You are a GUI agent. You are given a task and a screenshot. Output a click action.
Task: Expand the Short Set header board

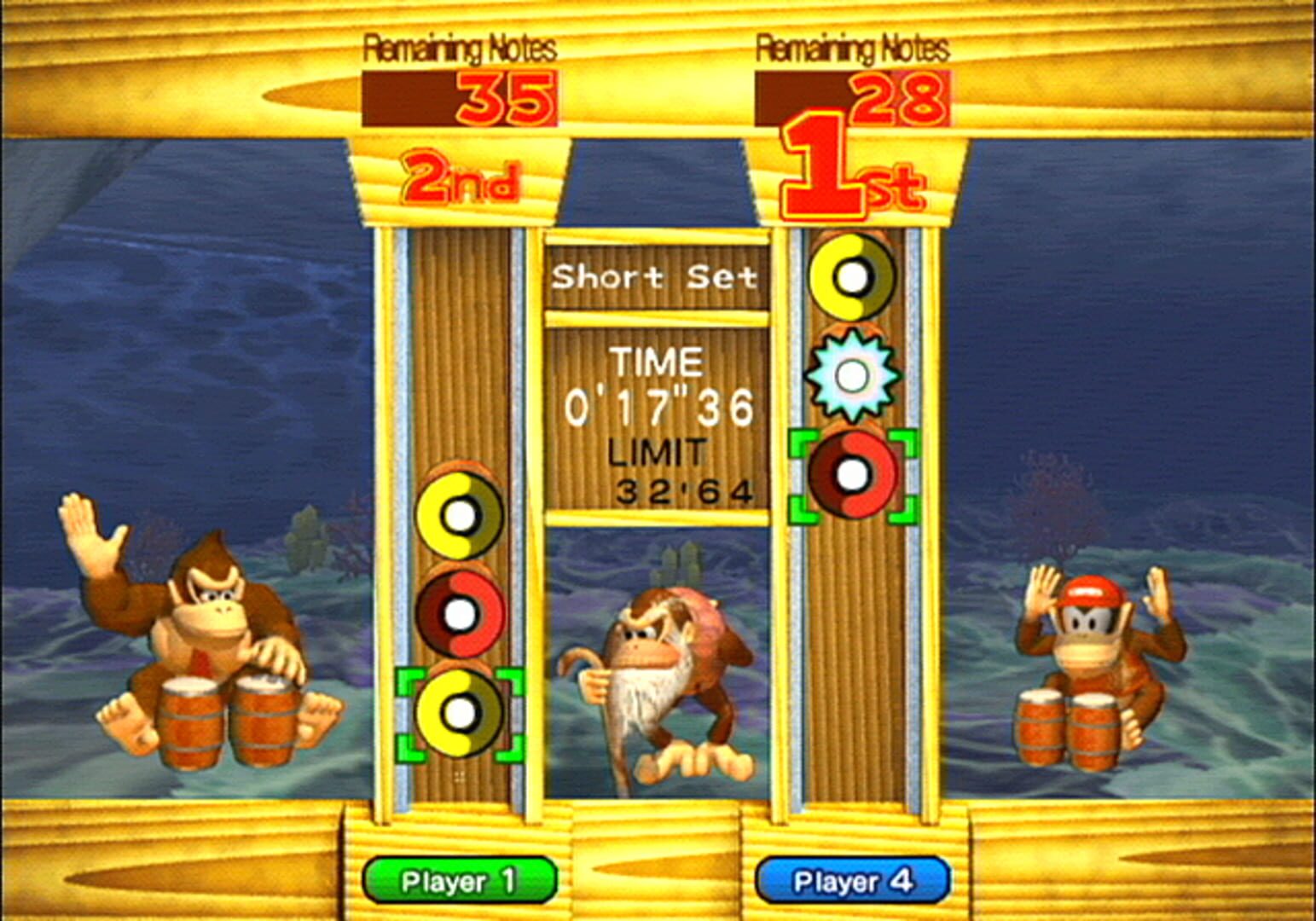point(657,279)
